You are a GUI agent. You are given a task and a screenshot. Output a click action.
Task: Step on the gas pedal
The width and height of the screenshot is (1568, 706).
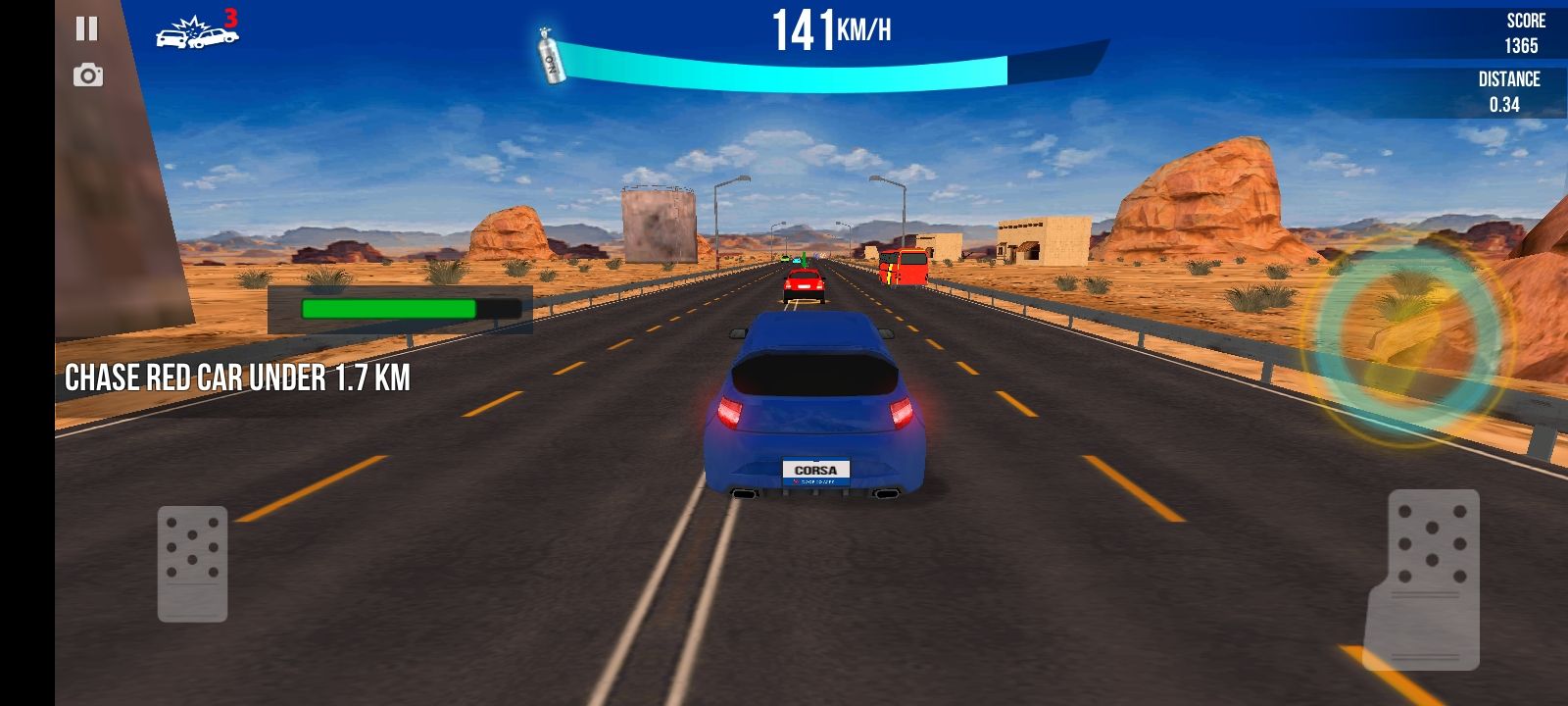(1431, 579)
